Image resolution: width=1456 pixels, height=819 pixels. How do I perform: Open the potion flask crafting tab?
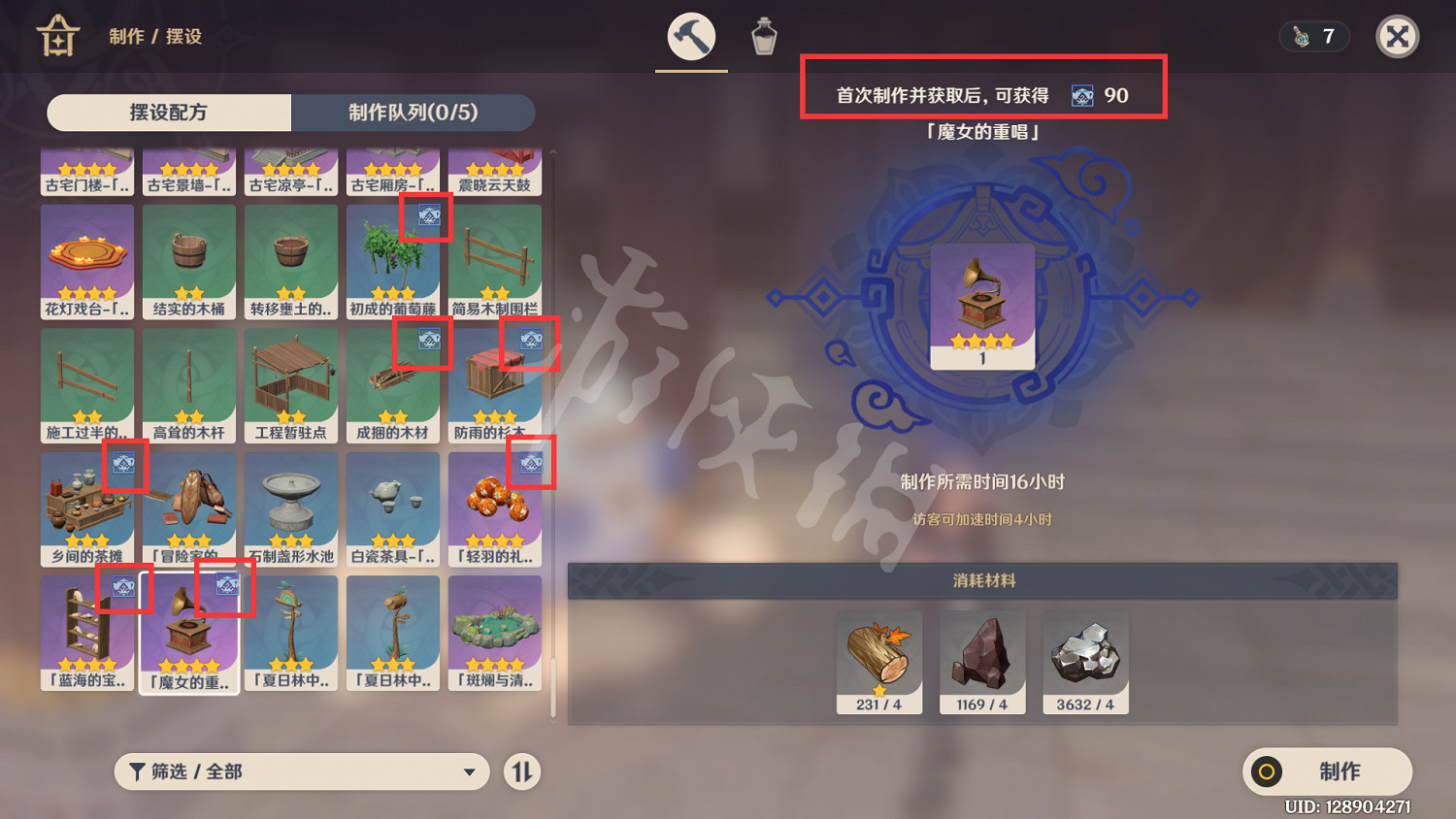[763, 36]
